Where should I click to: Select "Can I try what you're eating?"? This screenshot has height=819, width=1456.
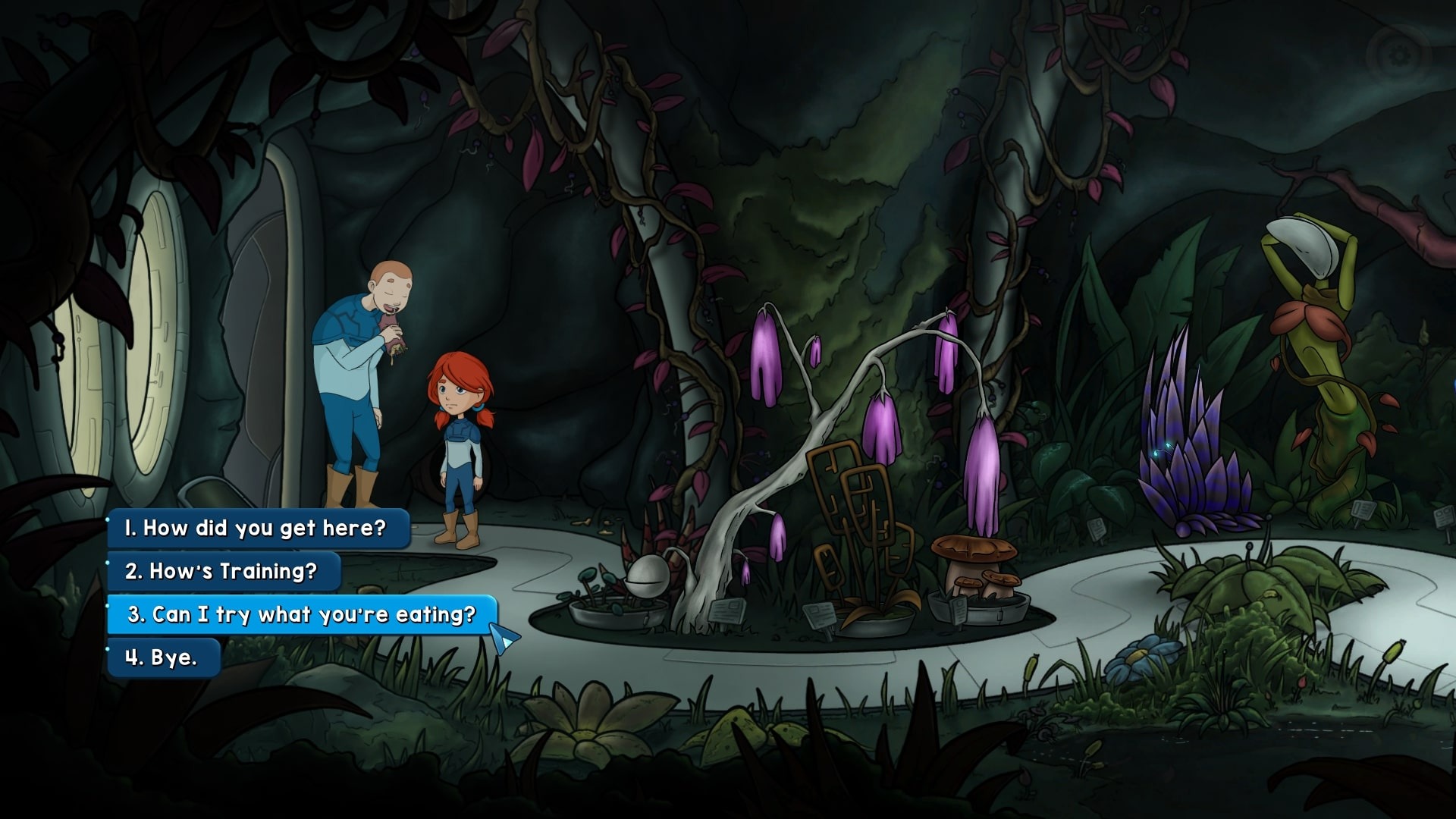tap(302, 614)
